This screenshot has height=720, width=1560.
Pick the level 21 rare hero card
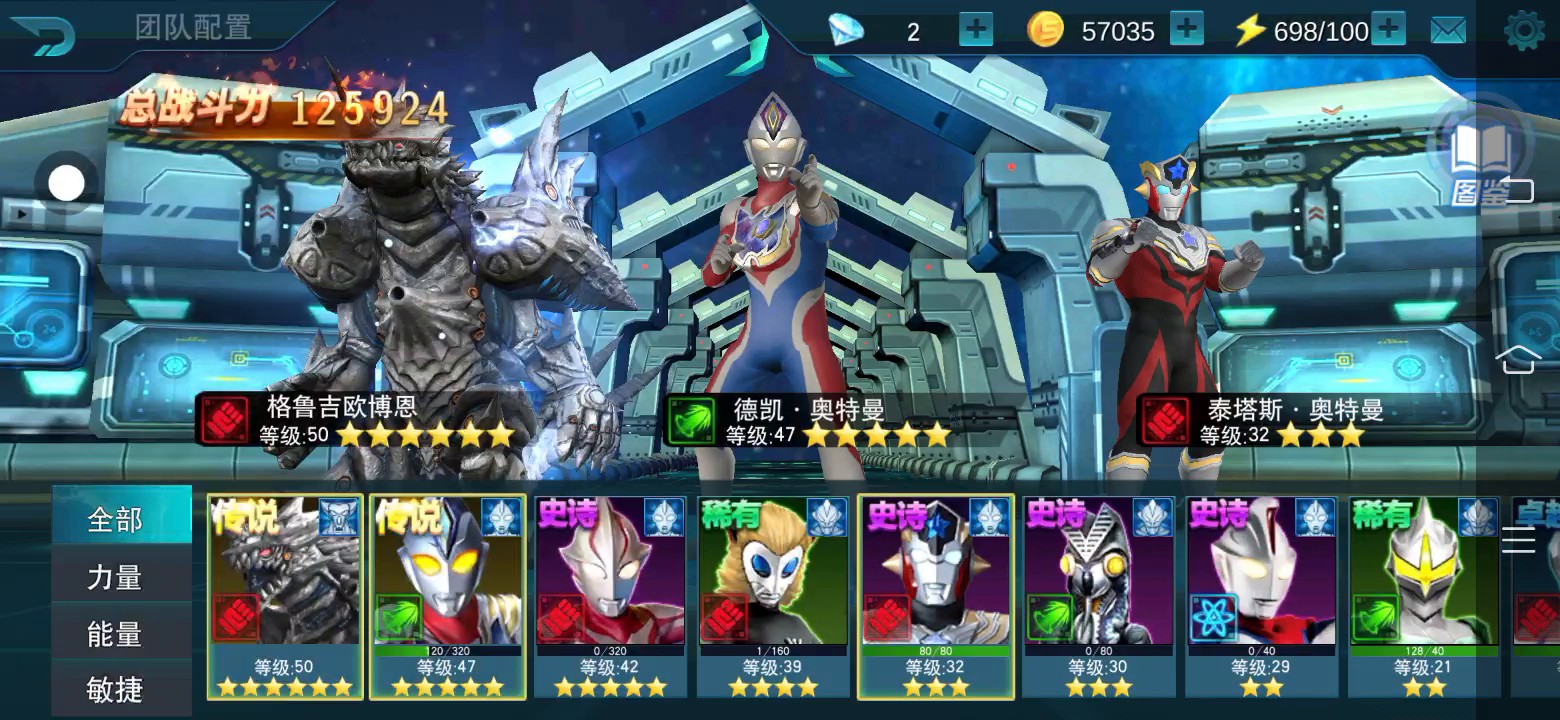point(1424,595)
